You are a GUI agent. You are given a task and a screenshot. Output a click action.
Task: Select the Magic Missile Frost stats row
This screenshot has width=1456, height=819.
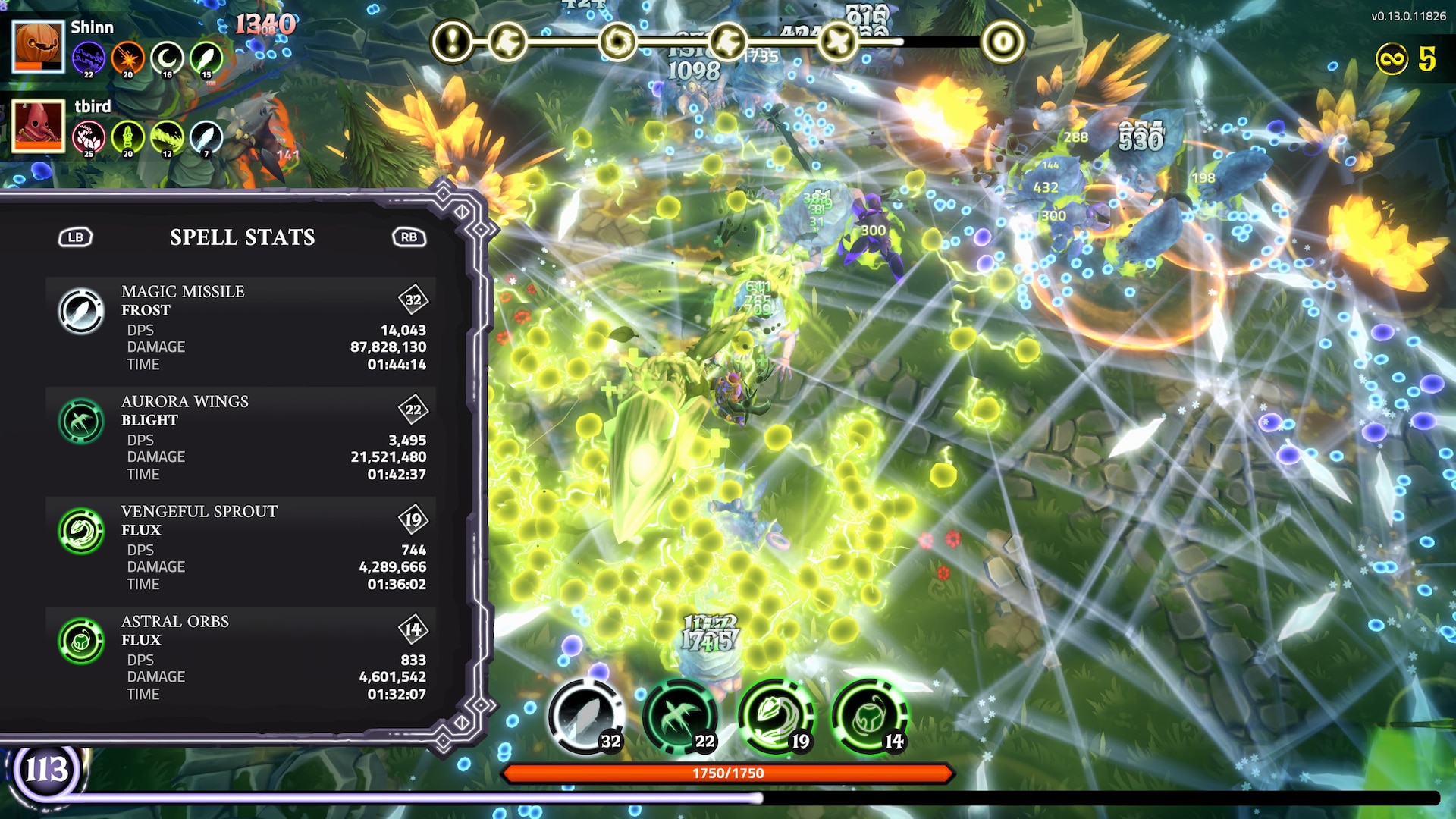[241, 329]
